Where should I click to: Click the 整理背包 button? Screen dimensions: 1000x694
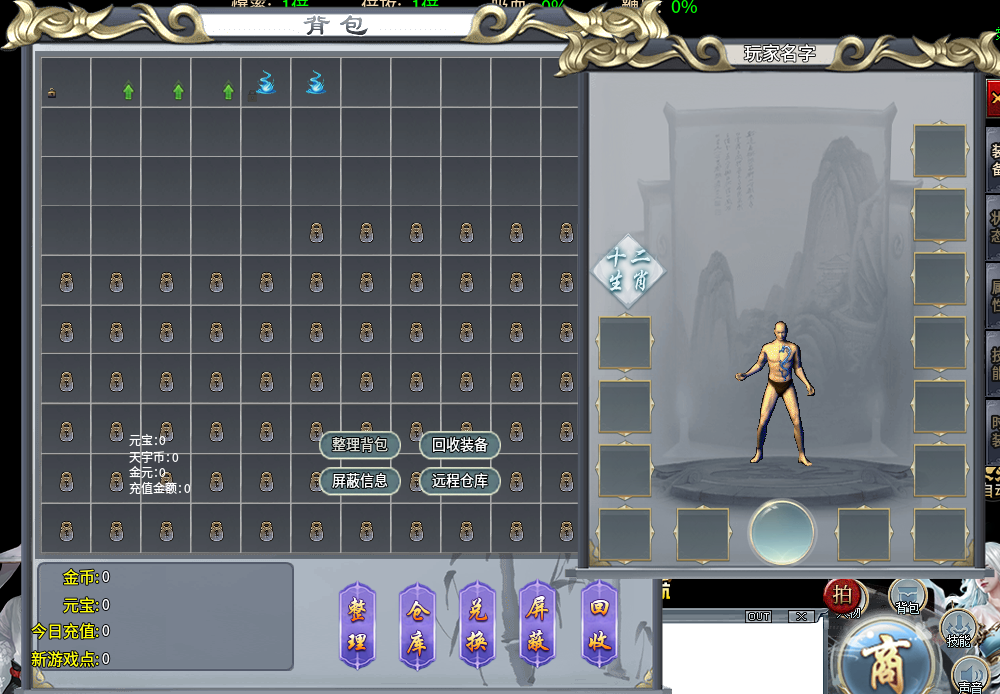pyautogui.click(x=360, y=445)
